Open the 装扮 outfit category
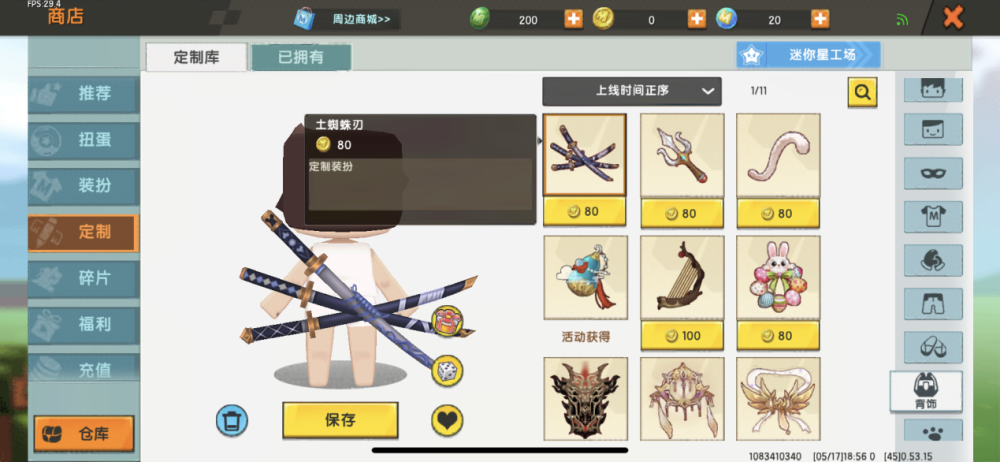 (83, 186)
